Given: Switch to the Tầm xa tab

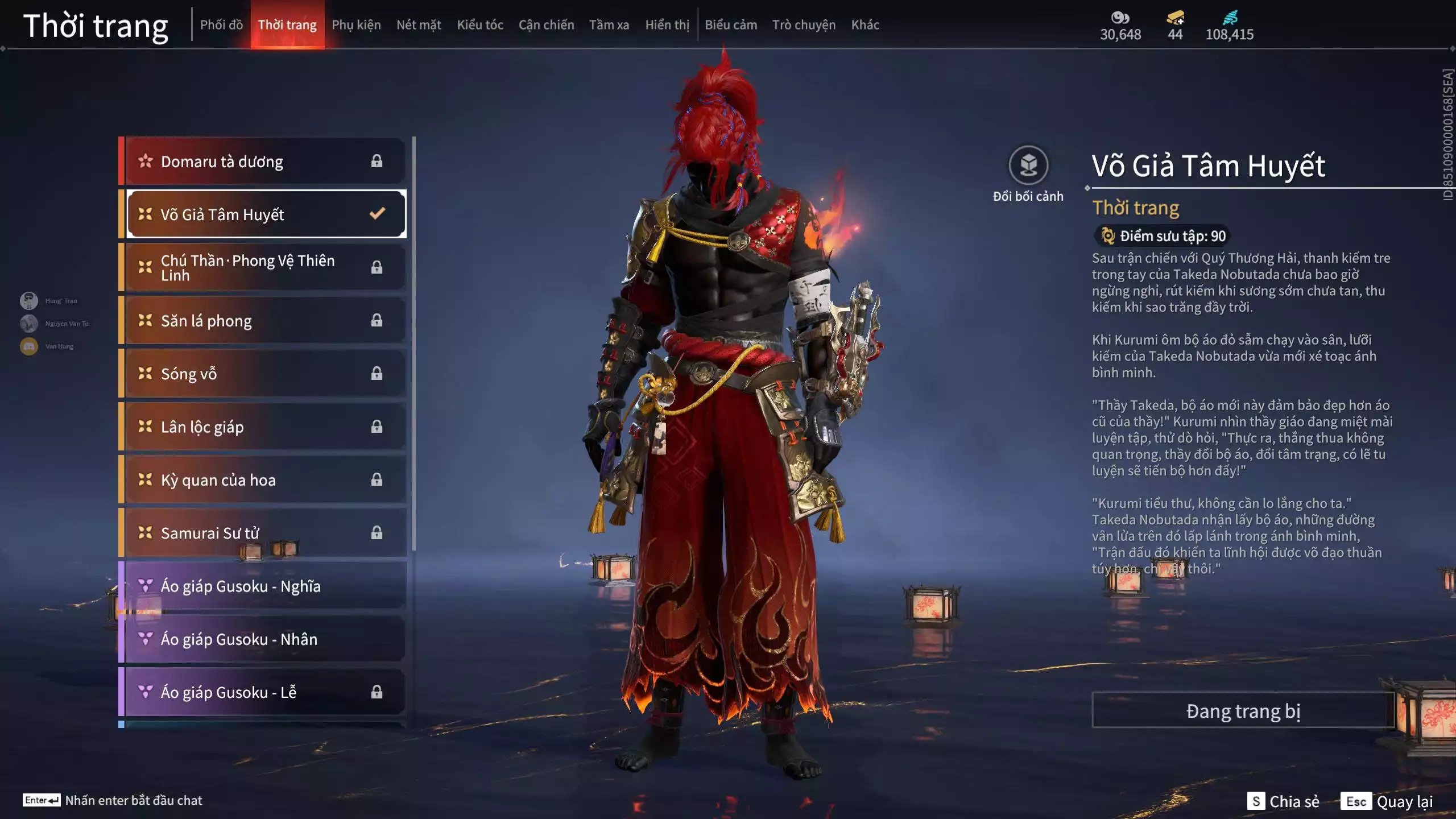Looking at the screenshot, I should [609, 25].
